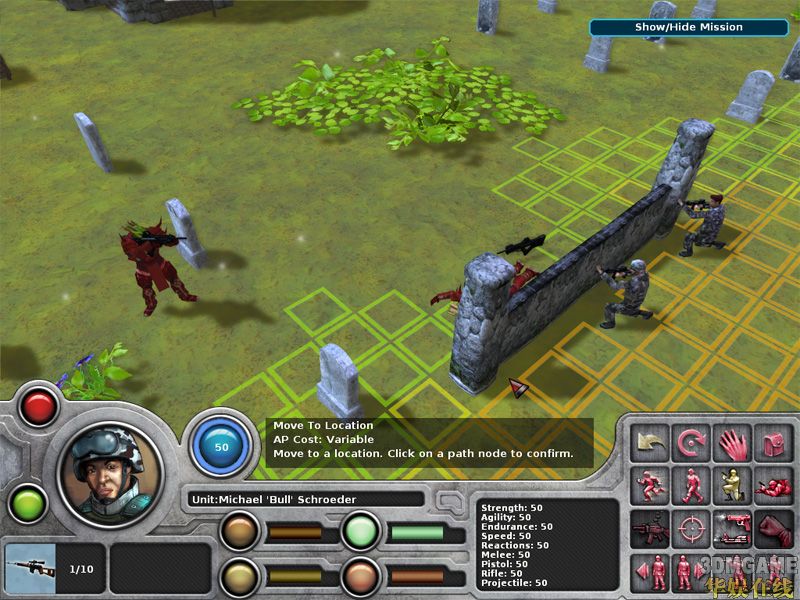Activate the rotate/turn unit action
This screenshot has height=600, width=800.
coord(692,443)
